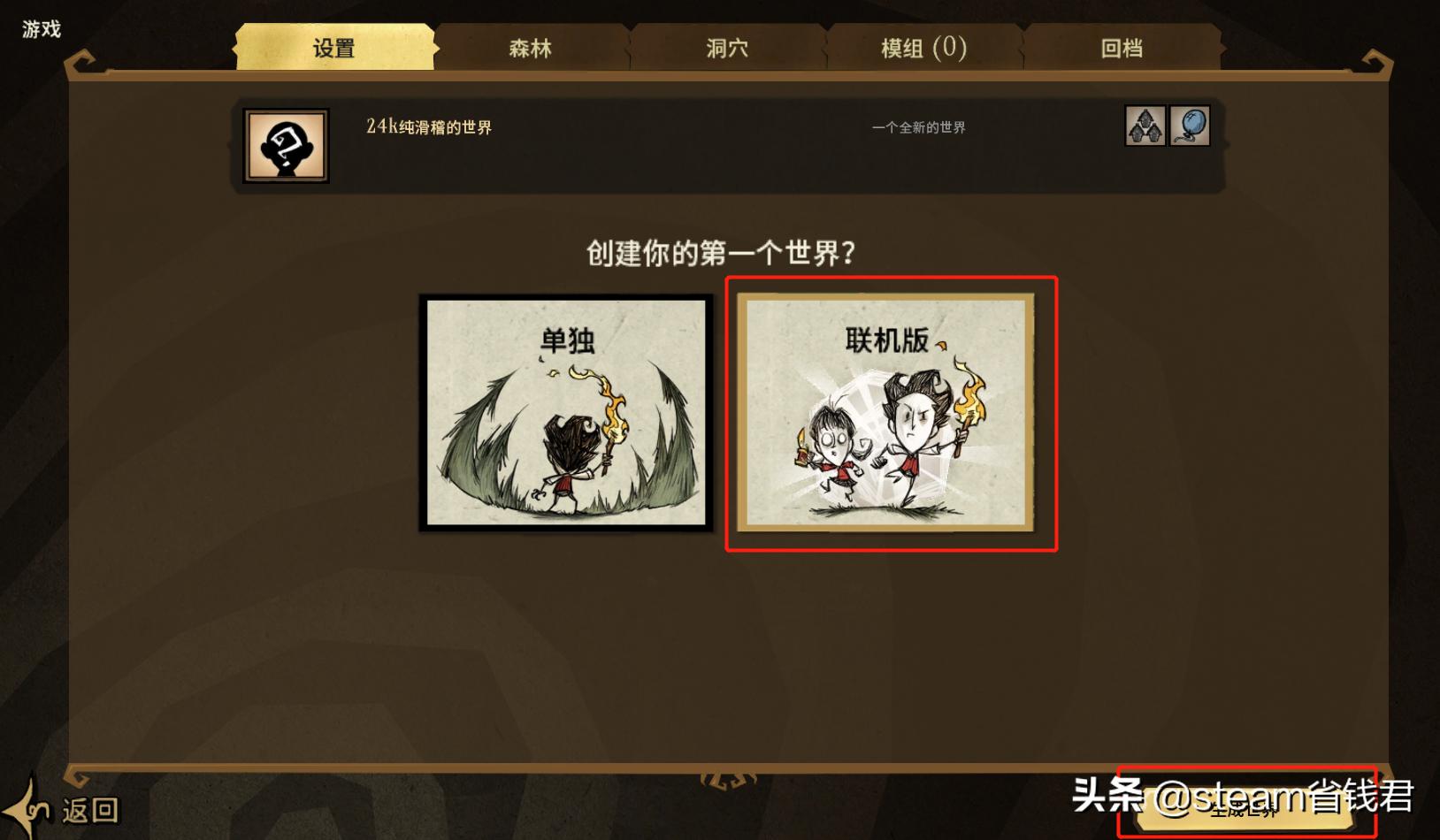
Task: Select the 设置 tab
Action: [334, 50]
